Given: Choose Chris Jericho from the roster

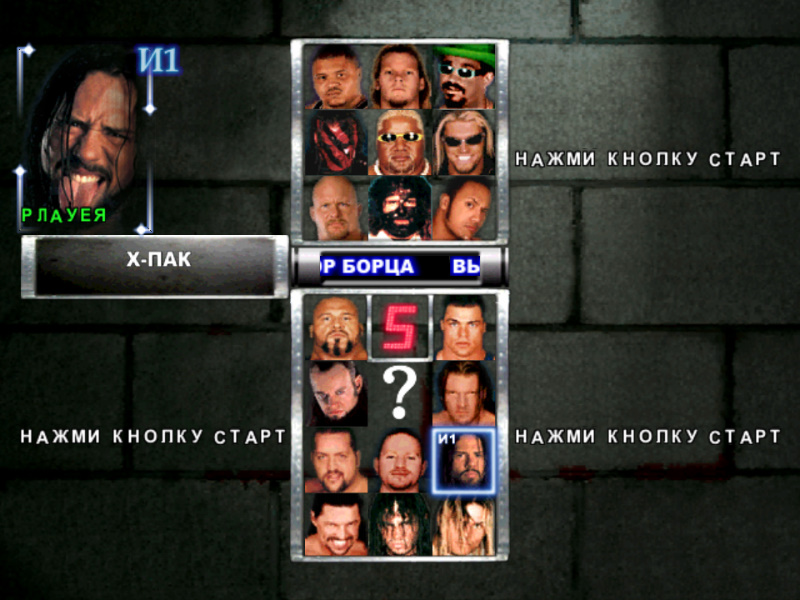Looking at the screenshot, I should 399,76.
